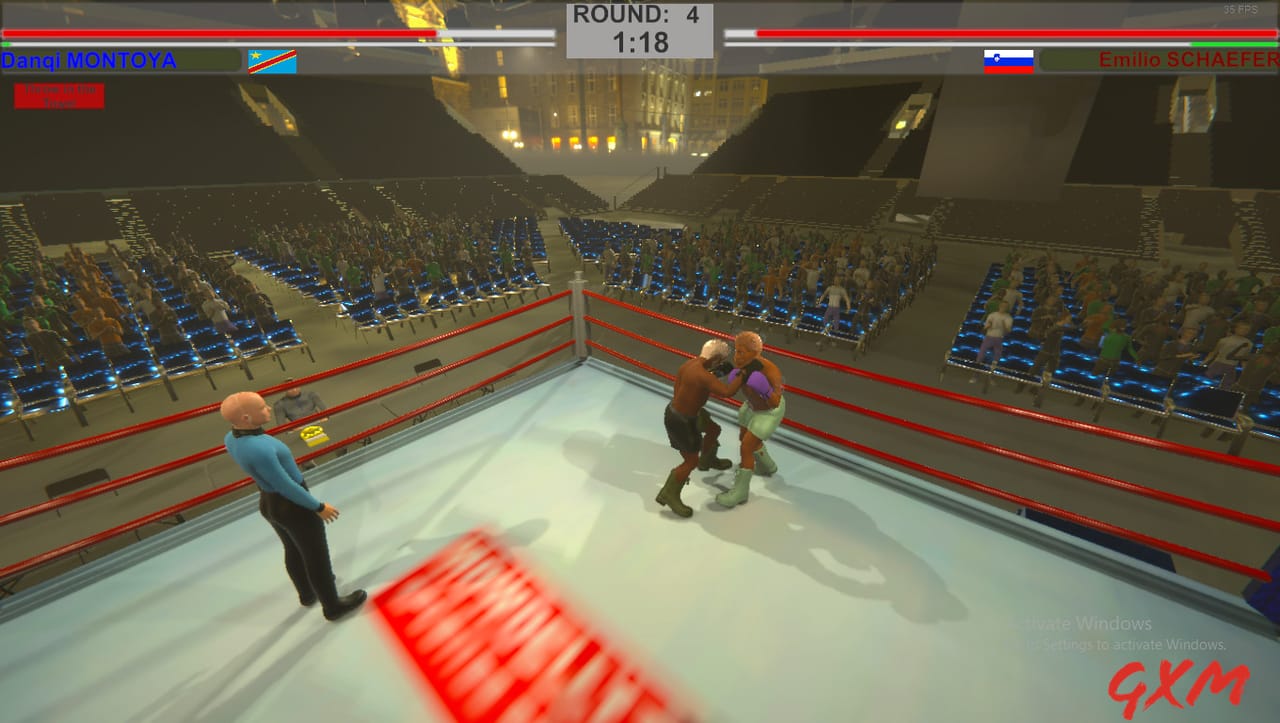This screenshot has width=1280, height=723.
Task: Click the 35 FPS indicator at top right
Action: (x=1240, y=9)
